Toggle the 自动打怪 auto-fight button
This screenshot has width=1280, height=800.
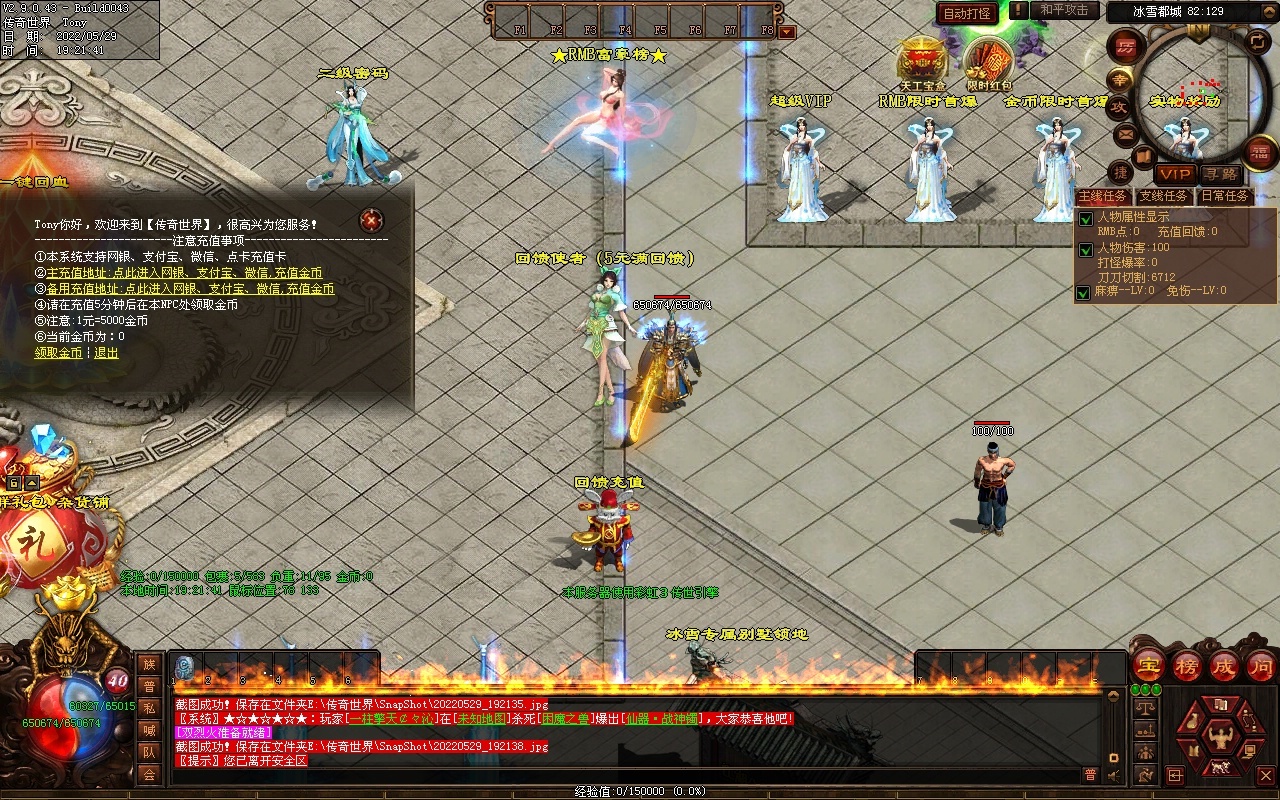[967, 13]
